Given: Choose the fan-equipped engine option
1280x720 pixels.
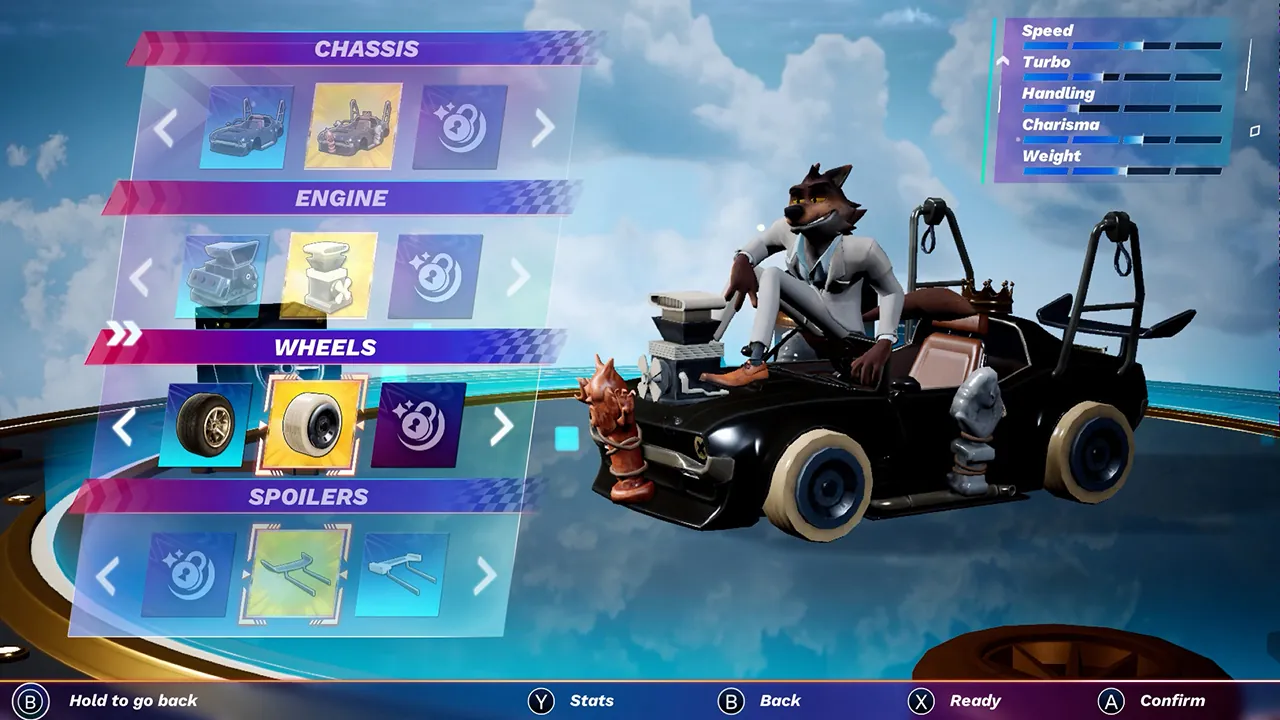Looking at the screenshot, I should [330, 273].
